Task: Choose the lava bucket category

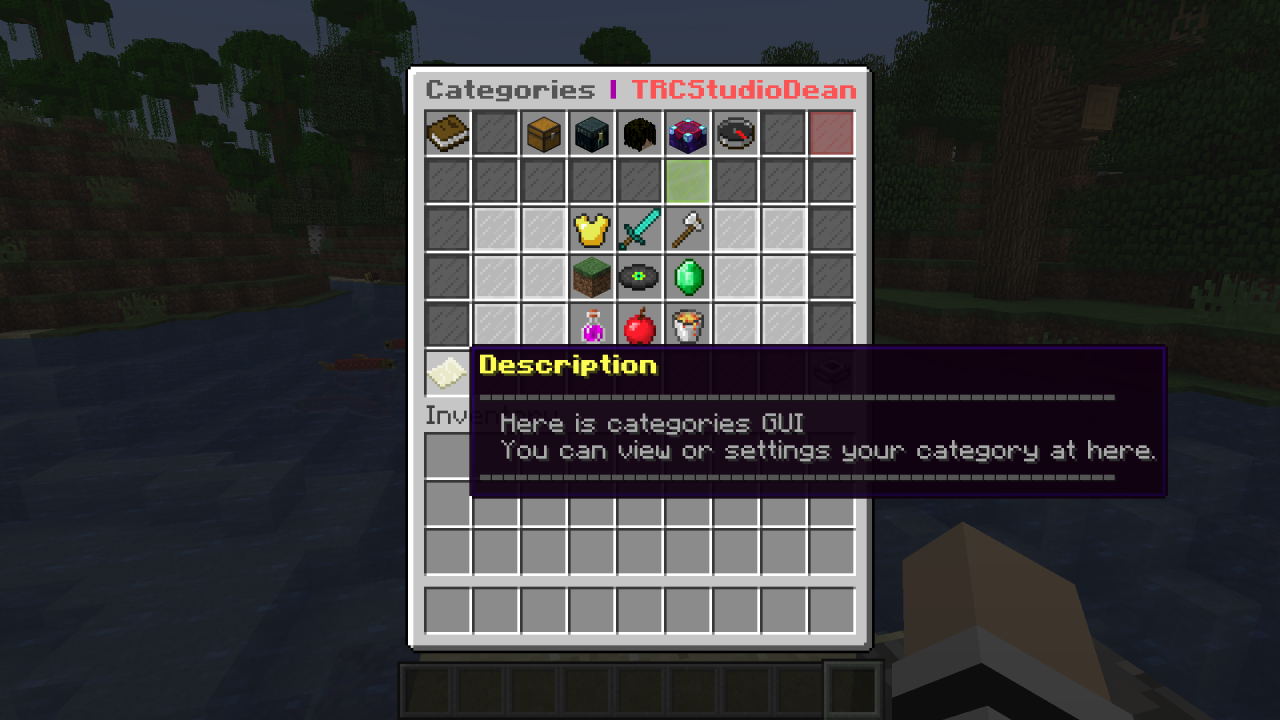Action: pos(687,326)
